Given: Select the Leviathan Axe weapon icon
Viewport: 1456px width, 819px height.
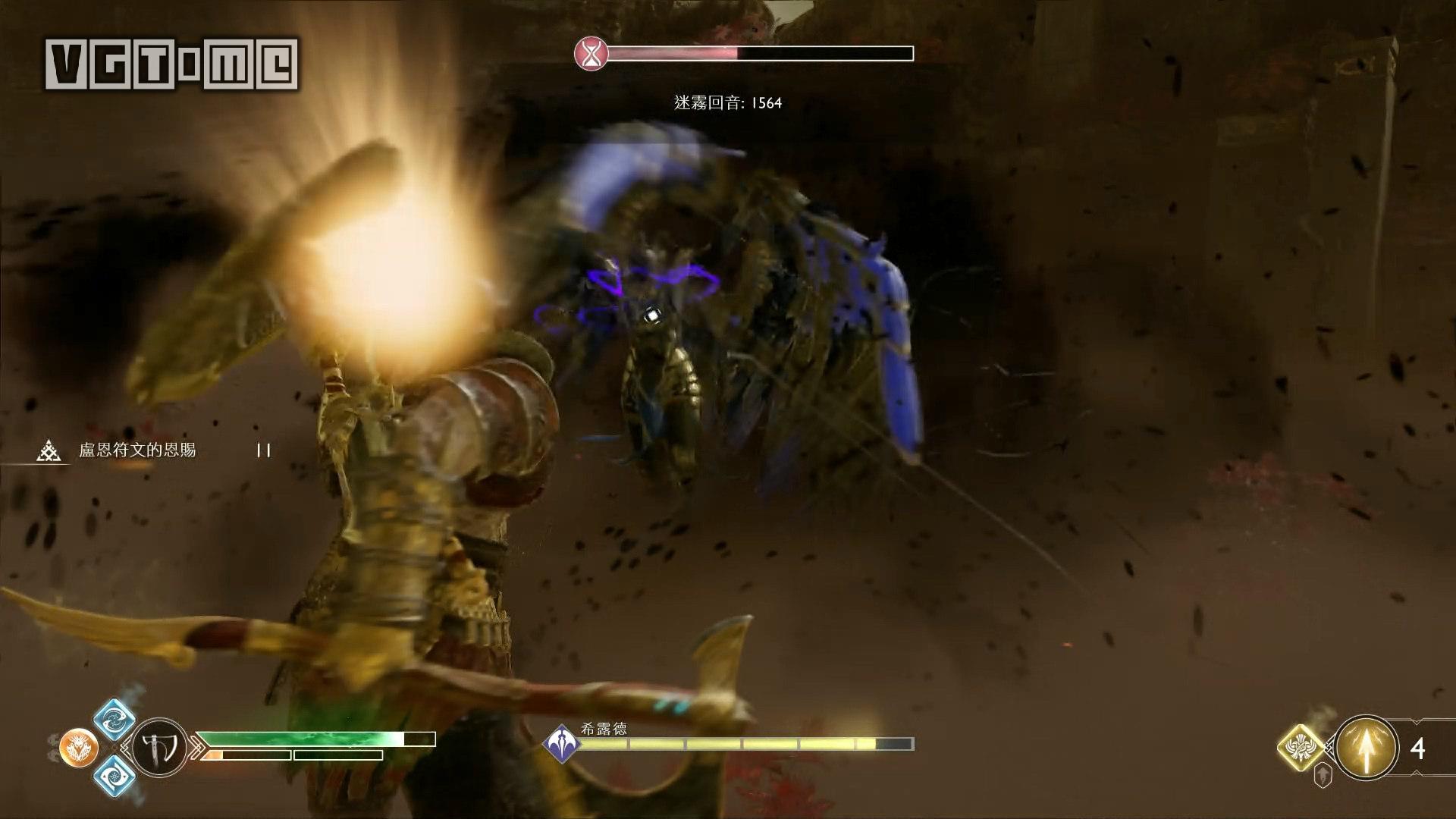Looking at the screenshot, I should tap(164, 748).
